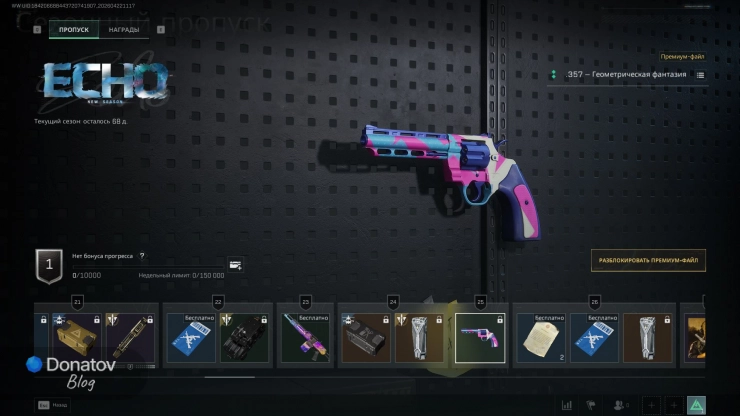Screen dimensions: 740x416
Task: Open the Награды tab
Action: (x=124, y=30)
